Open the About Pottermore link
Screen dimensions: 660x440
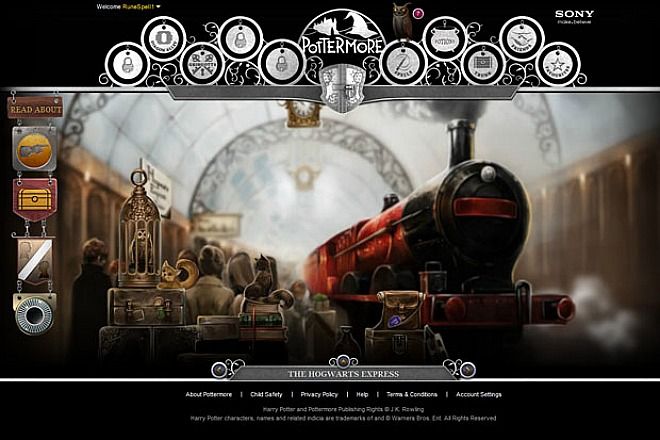tap(209, 395)
